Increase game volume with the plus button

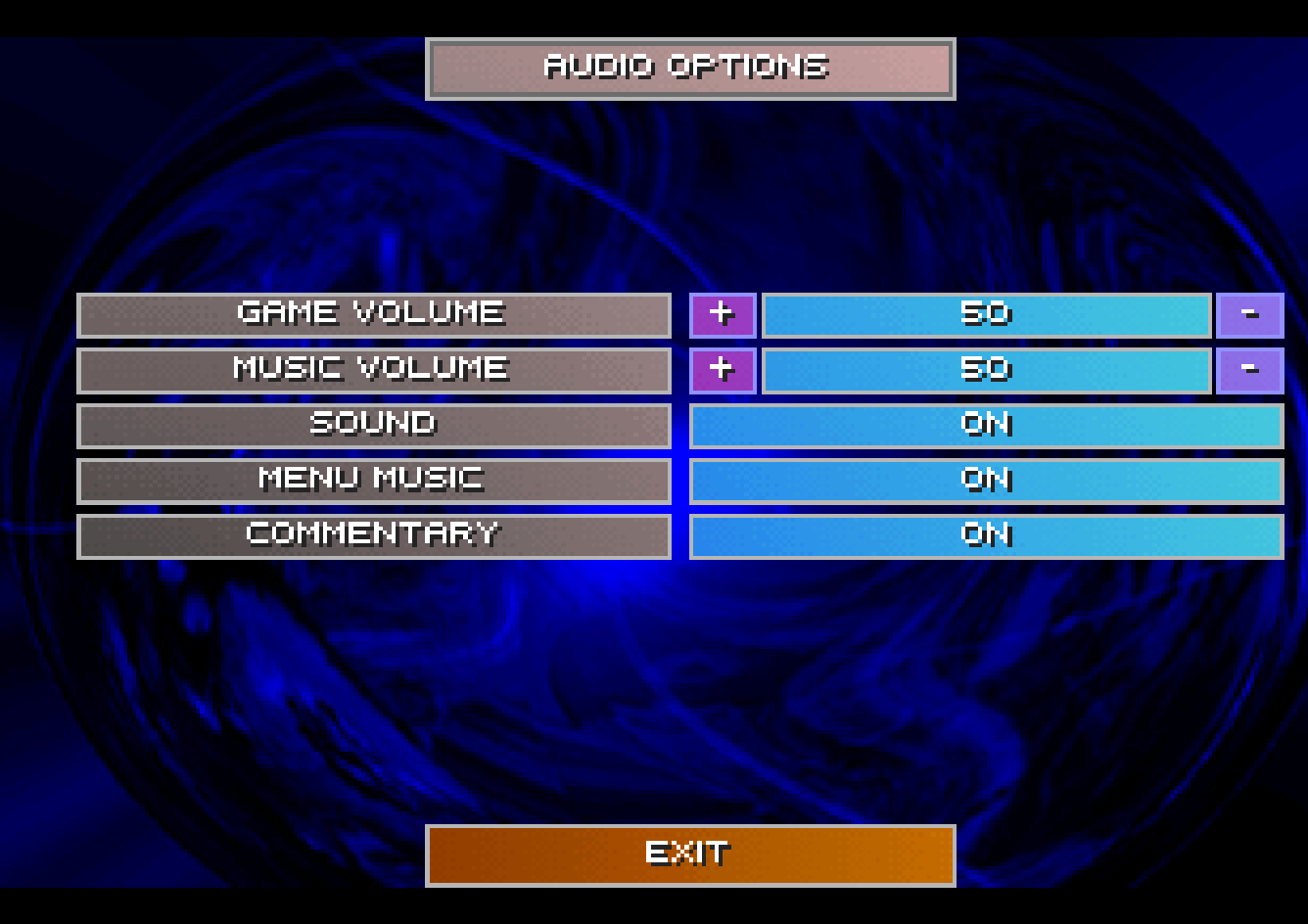click(x=723, y=315)
